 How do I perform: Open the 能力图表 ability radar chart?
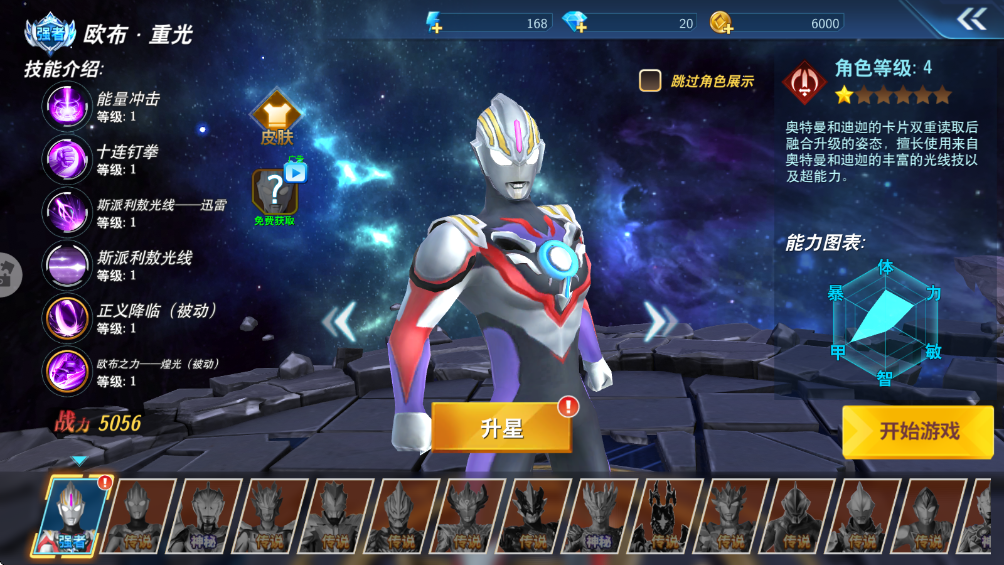pos(885,320)
